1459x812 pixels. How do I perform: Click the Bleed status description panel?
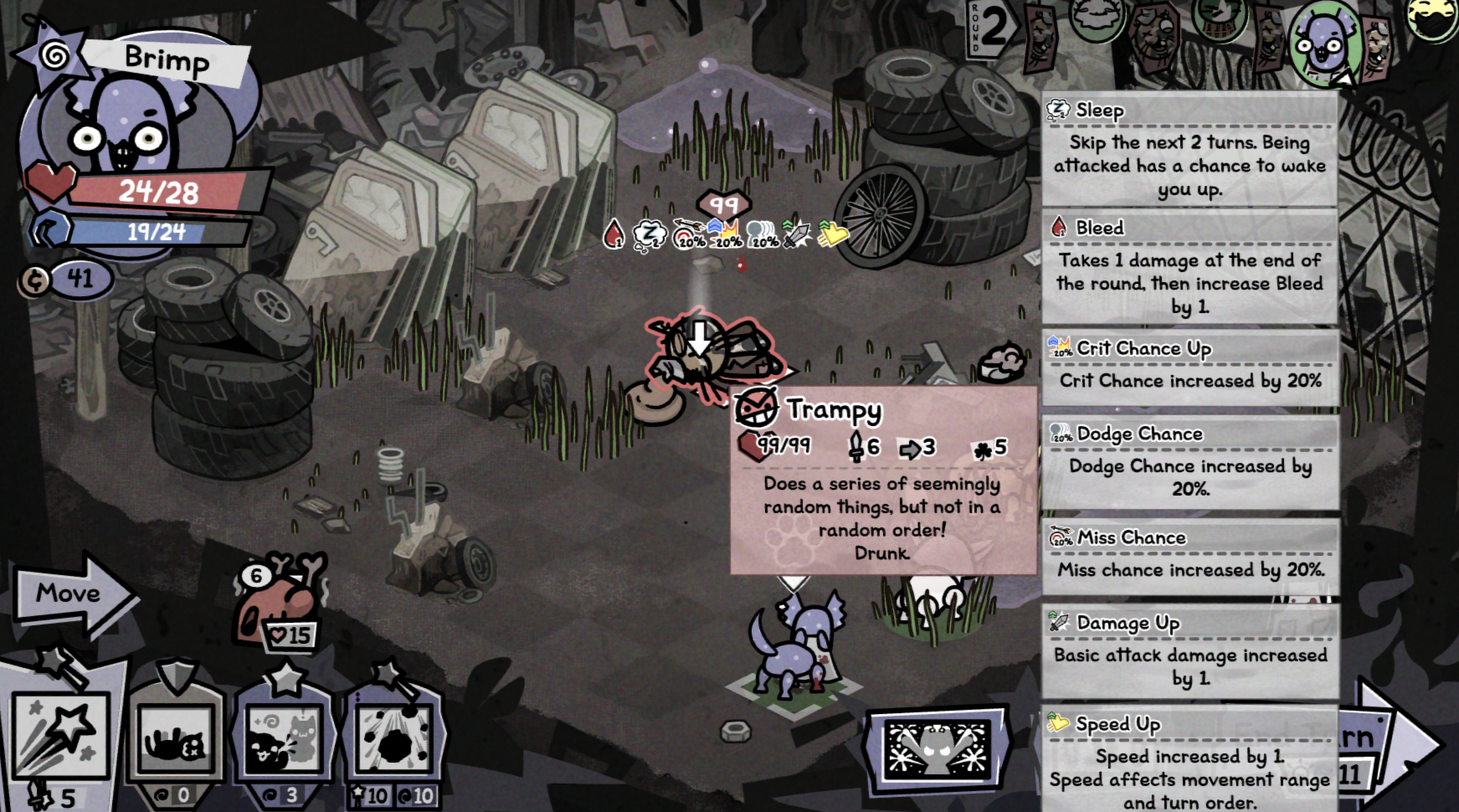(1189, 268)
